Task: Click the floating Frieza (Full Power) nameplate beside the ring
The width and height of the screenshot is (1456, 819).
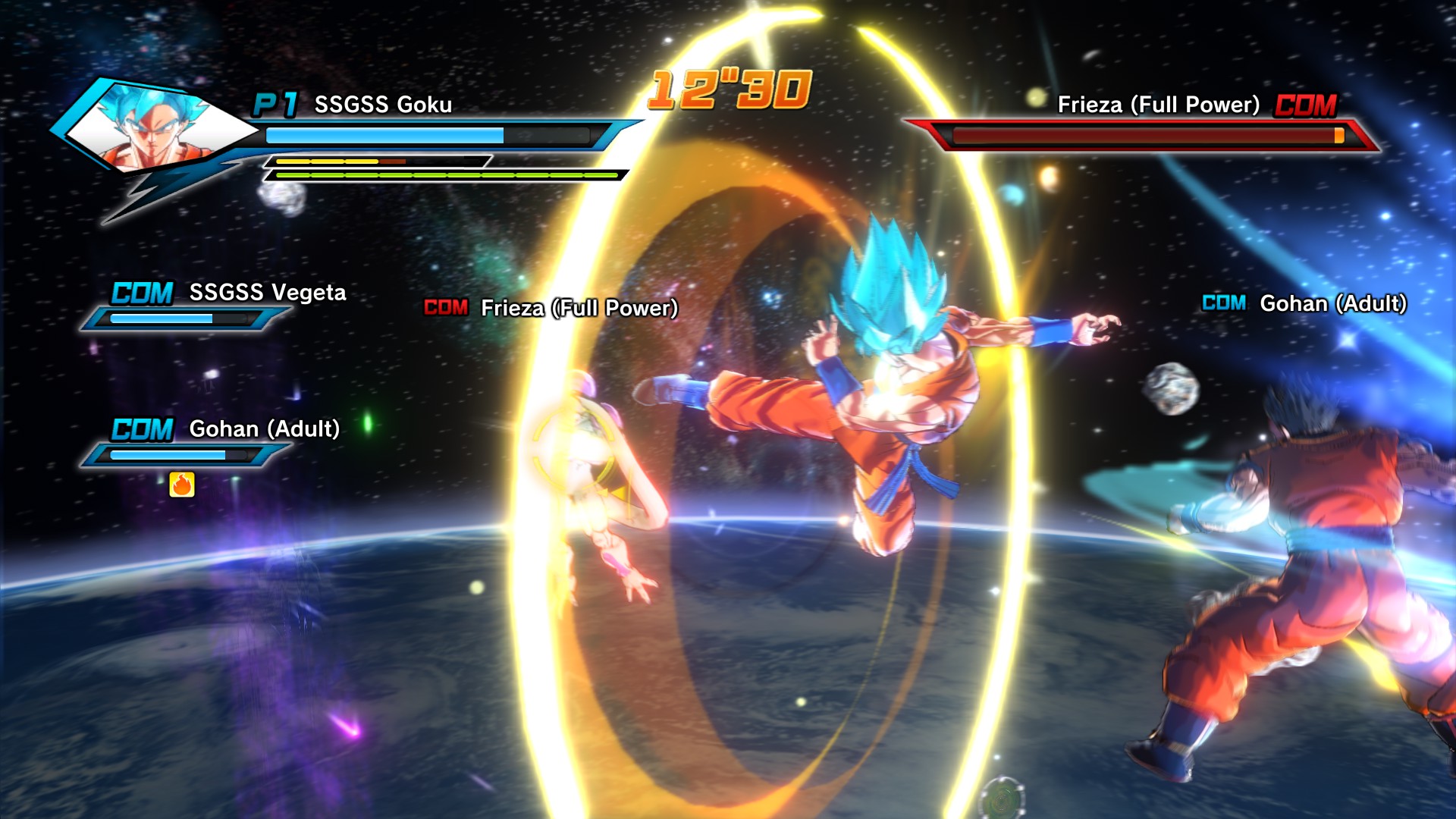Action: (578, 308)
